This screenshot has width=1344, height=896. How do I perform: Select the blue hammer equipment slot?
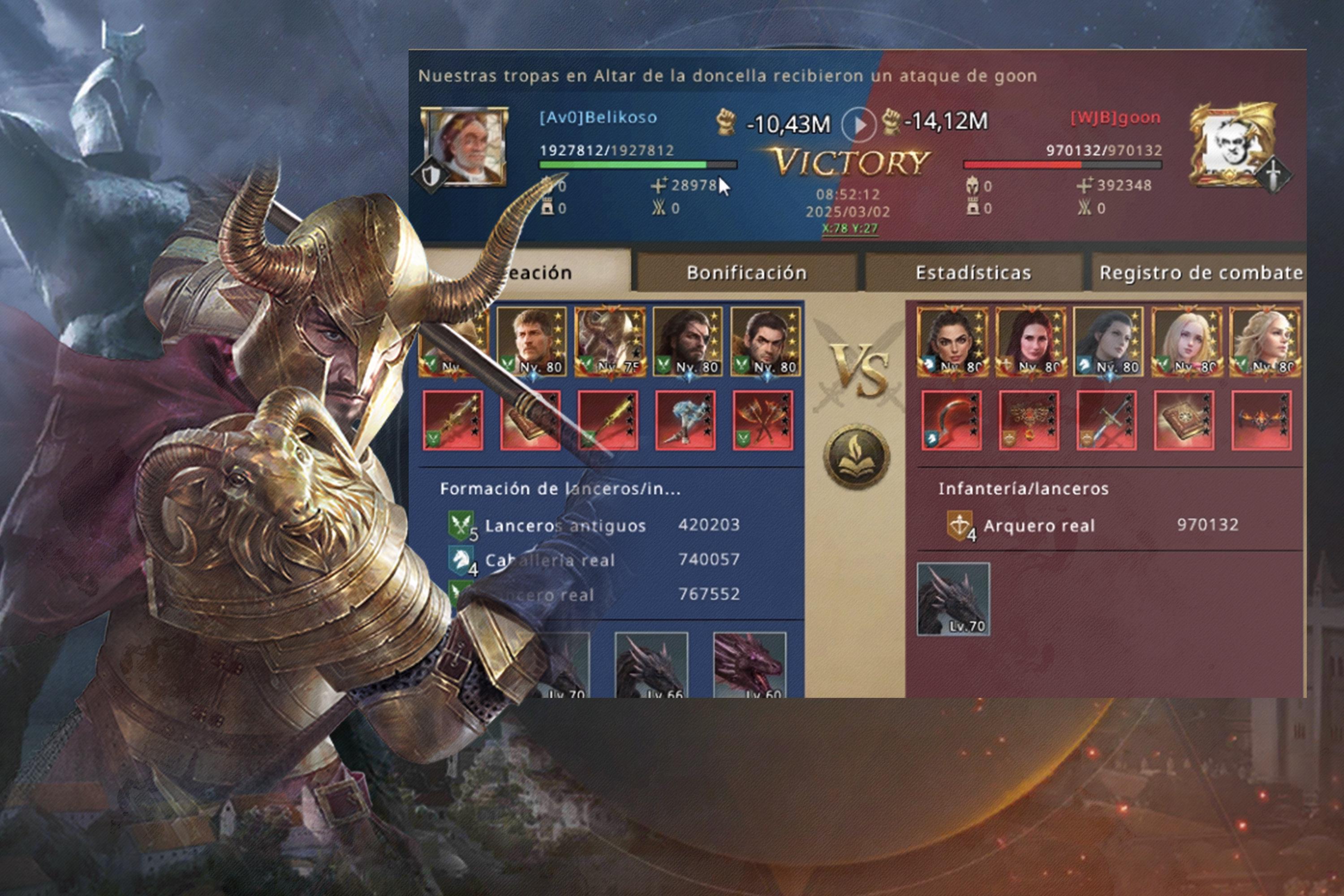[685, 421]
